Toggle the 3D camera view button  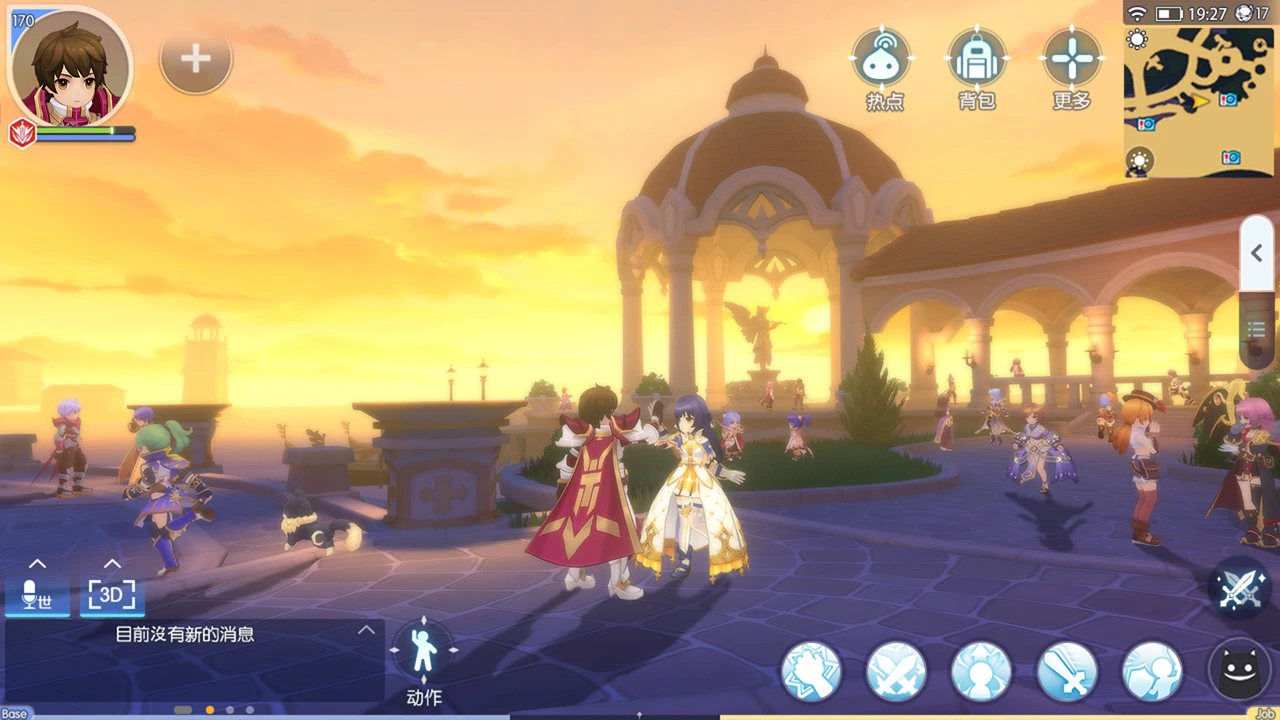pos(112,596)
